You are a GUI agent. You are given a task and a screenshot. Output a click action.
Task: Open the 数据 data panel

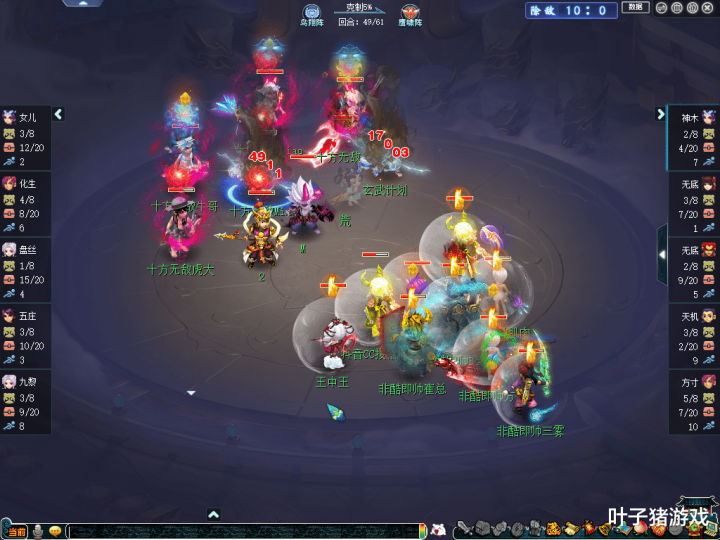tap(635, 8)
